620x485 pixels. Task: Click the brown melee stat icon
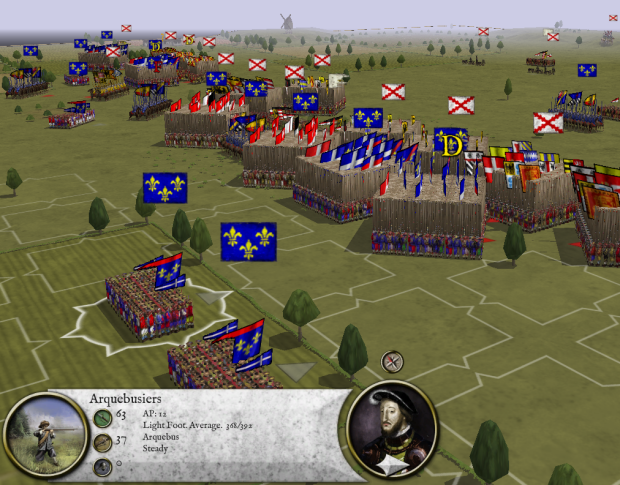coord(102,443)
